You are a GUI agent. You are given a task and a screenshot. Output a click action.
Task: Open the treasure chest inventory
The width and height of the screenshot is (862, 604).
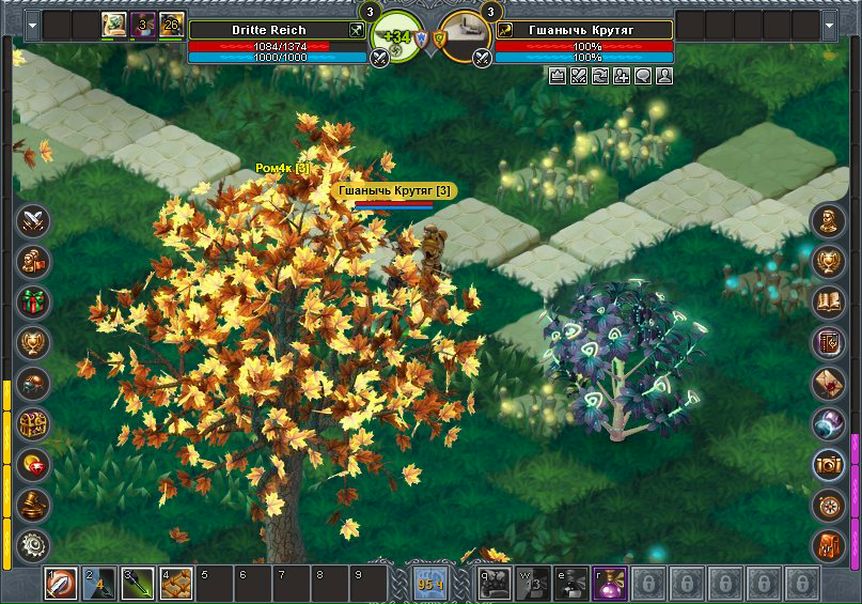click(x=34, y=424)
